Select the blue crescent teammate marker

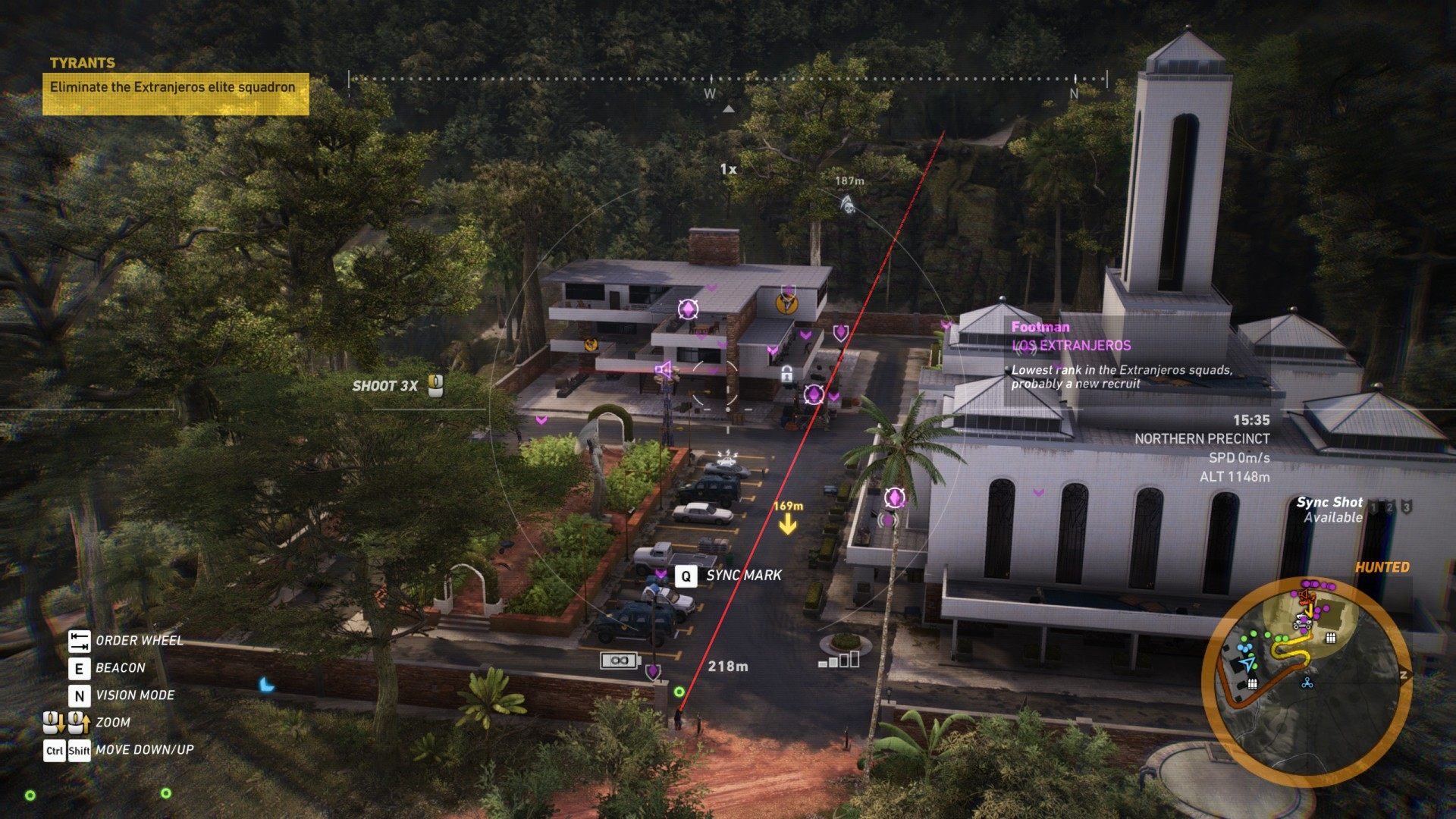click(x=266, y=685)
